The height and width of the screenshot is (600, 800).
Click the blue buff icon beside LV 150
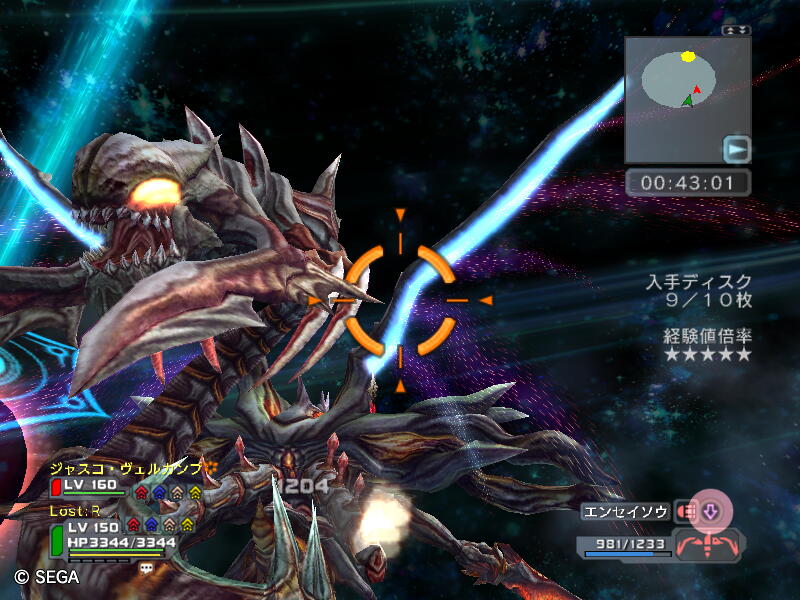[x=151, y=525]
